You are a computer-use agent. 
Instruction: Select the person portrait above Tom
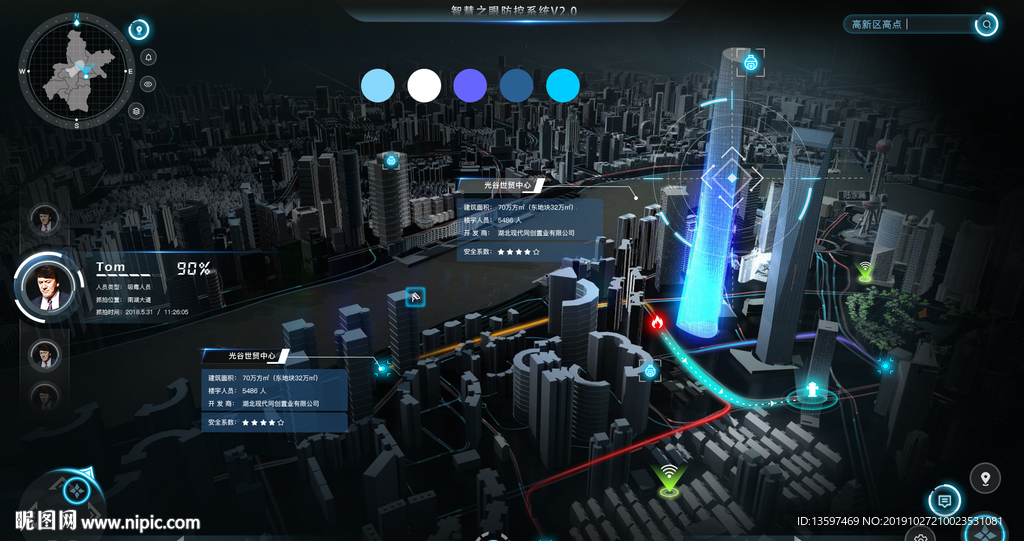[x=44, y=218]
